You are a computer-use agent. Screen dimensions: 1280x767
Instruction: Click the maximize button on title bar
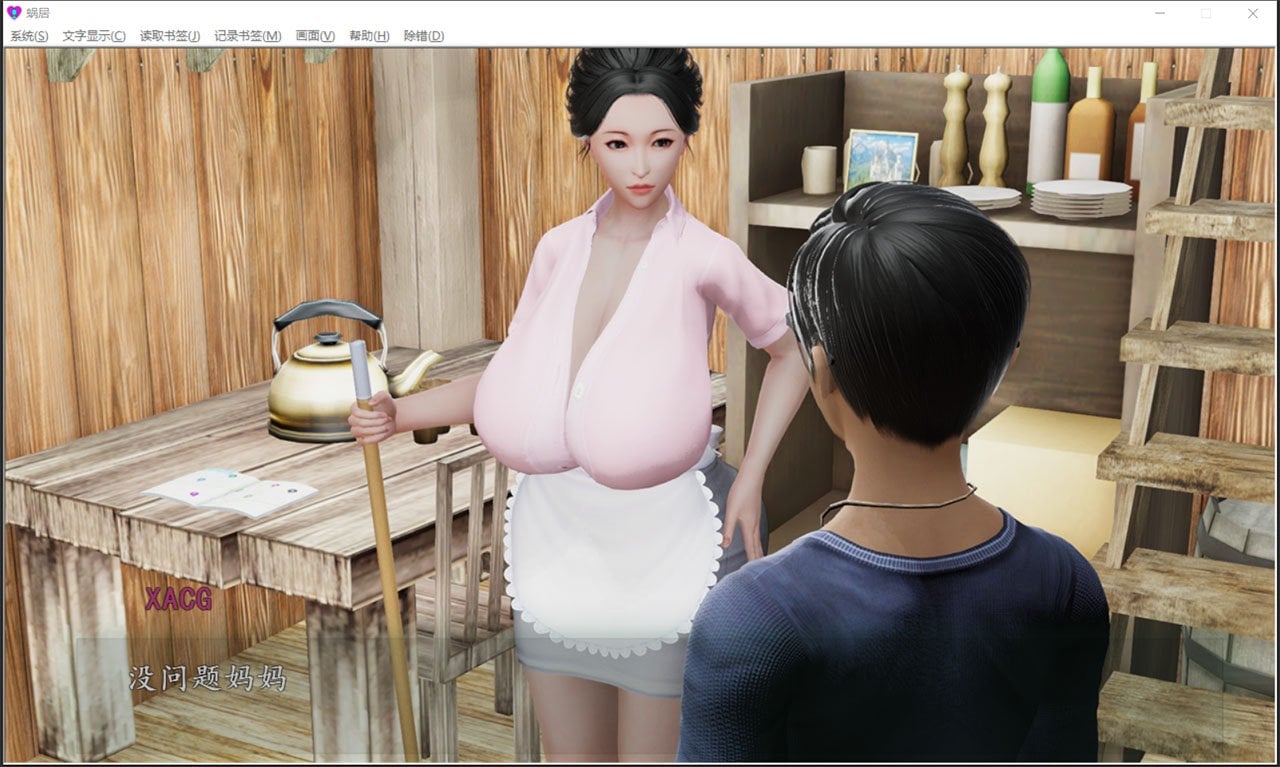point(1205,13)
